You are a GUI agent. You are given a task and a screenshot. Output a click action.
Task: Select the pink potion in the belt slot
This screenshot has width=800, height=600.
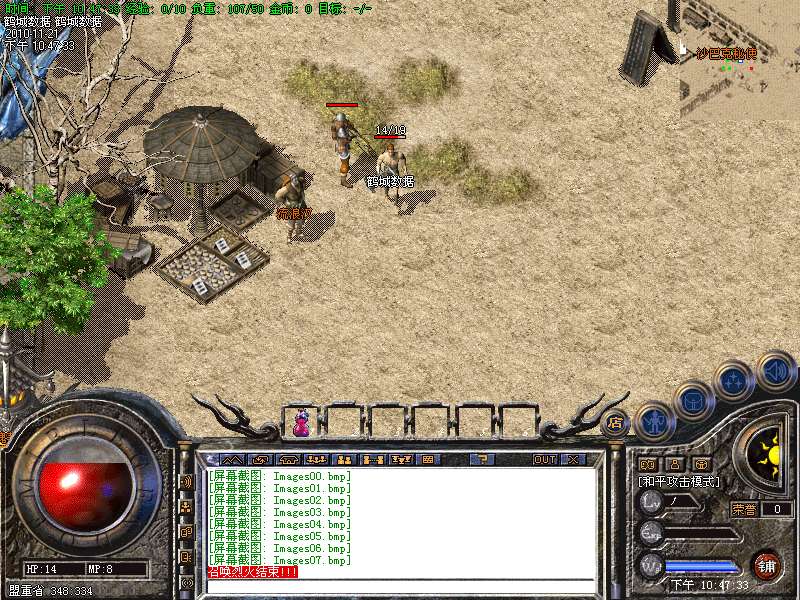[300, 424]
